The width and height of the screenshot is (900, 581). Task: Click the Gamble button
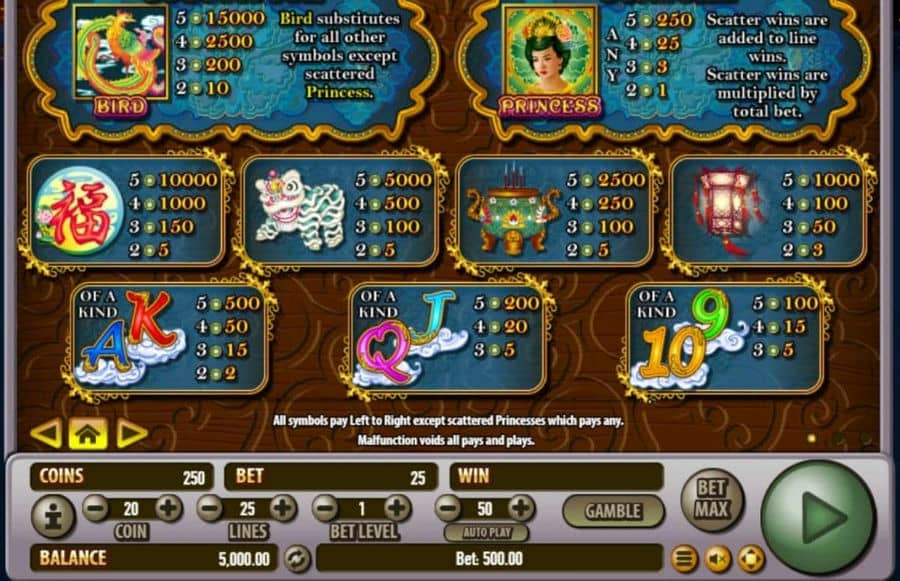(612, 510)
